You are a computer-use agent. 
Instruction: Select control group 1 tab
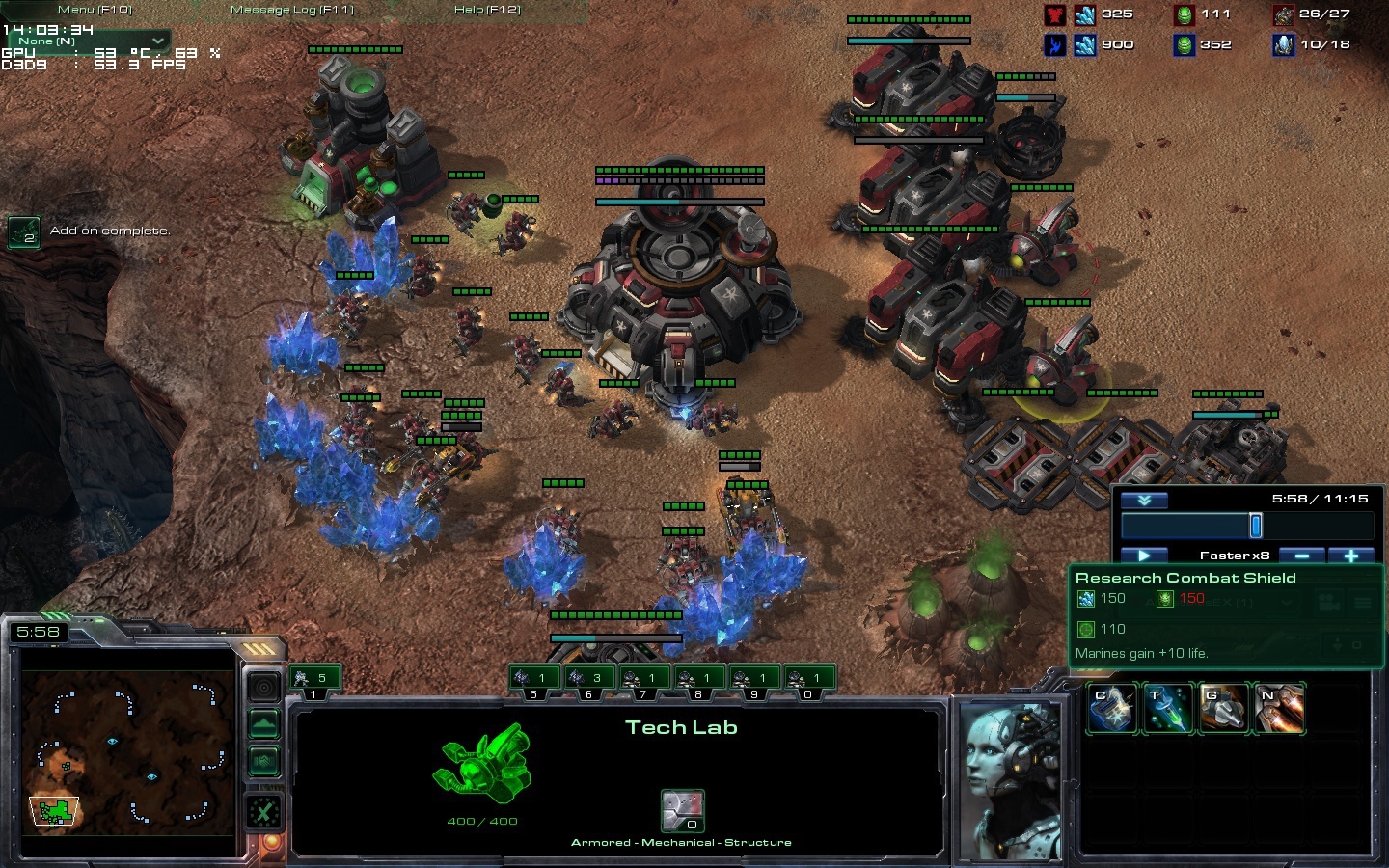313,679
